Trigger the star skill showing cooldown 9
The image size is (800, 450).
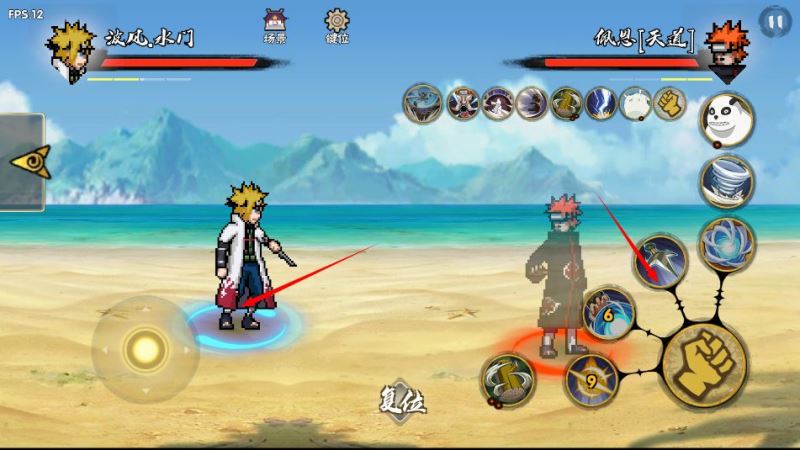click(588, 377)
